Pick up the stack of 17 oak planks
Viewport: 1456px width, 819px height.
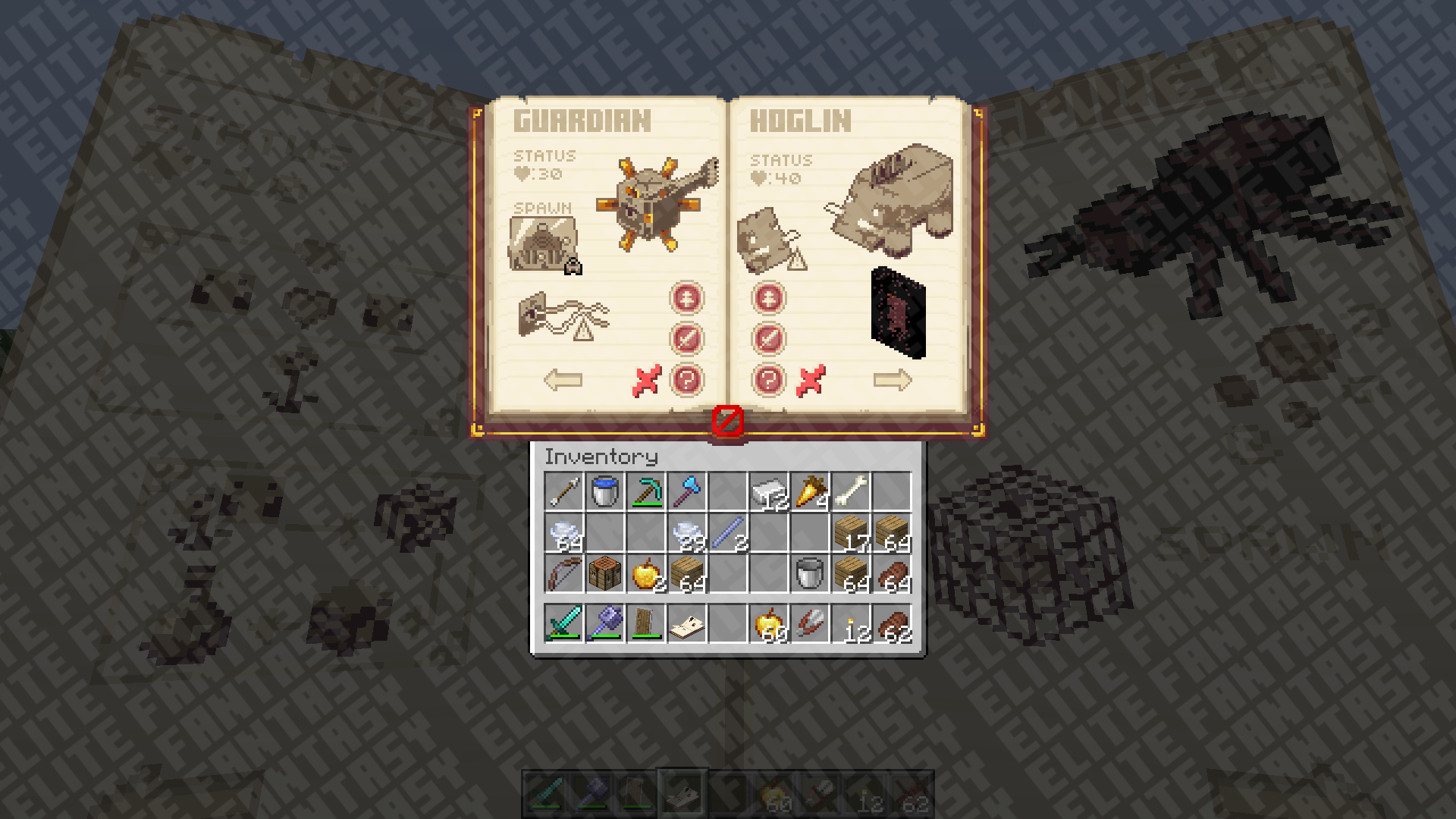pyautogui.click(x=851, y=532)
